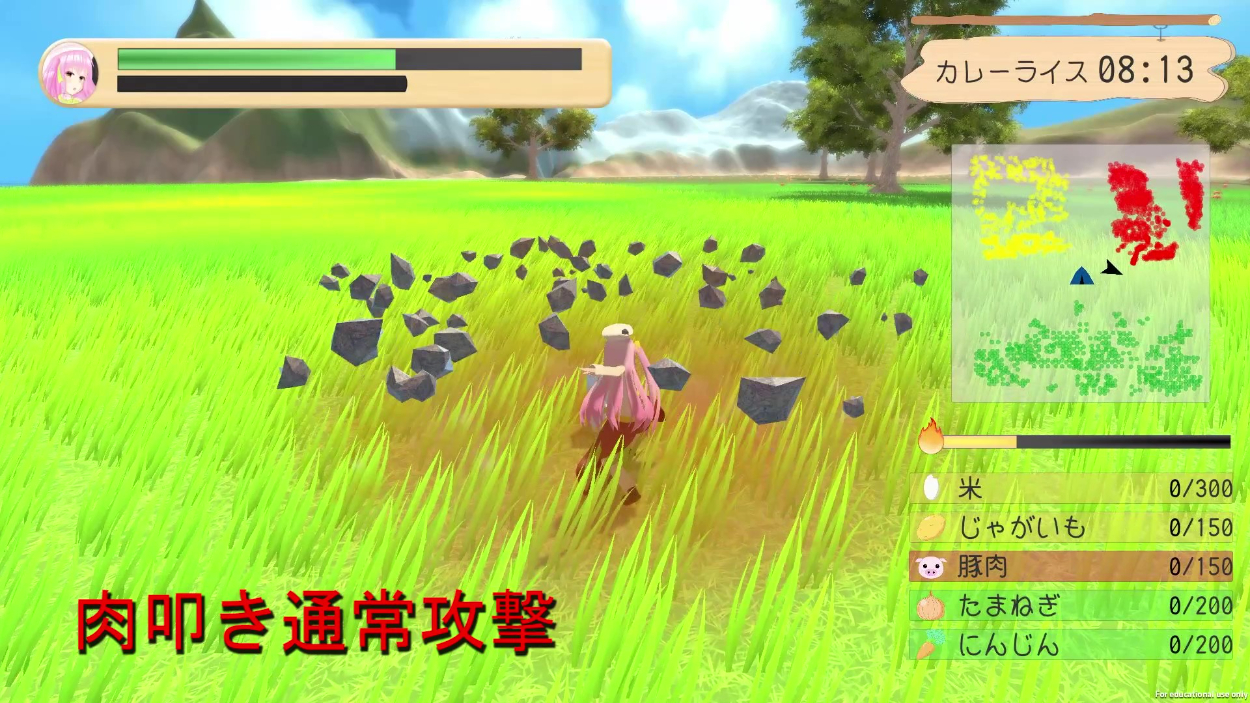The image size is (1250, 703).
Task: Click the minimap panel
Action: coord(1080,272)
